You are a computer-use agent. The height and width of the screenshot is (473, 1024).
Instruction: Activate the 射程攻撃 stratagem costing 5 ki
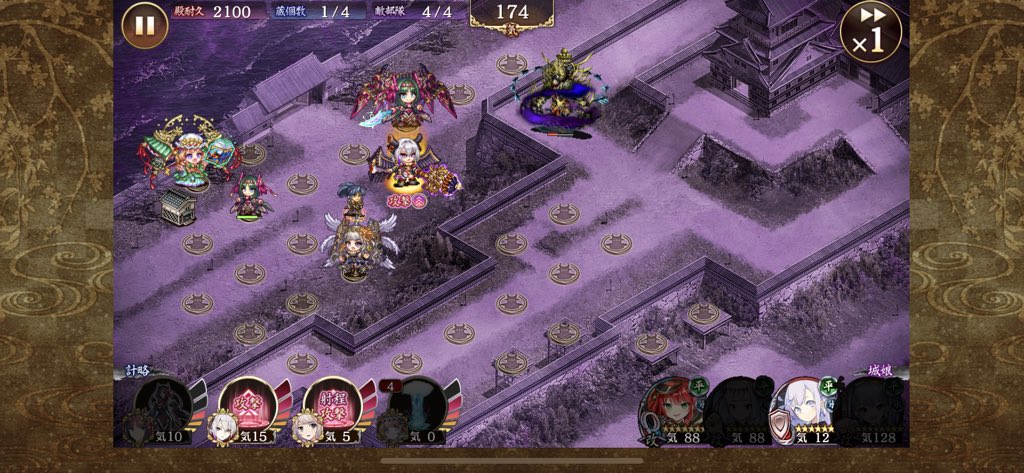[331, 407]
